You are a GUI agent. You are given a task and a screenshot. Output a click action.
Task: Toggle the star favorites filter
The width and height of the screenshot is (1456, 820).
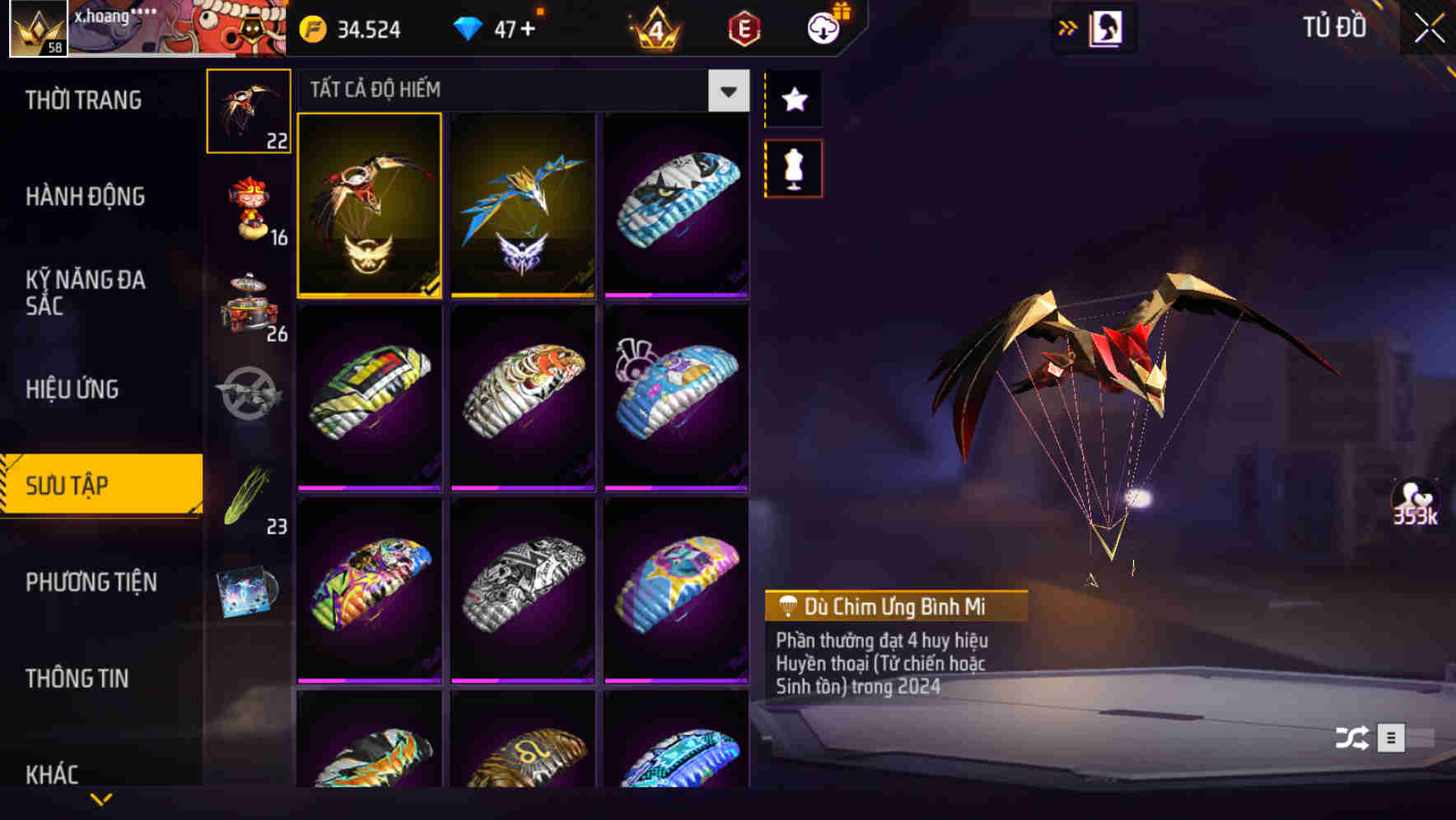792,100
